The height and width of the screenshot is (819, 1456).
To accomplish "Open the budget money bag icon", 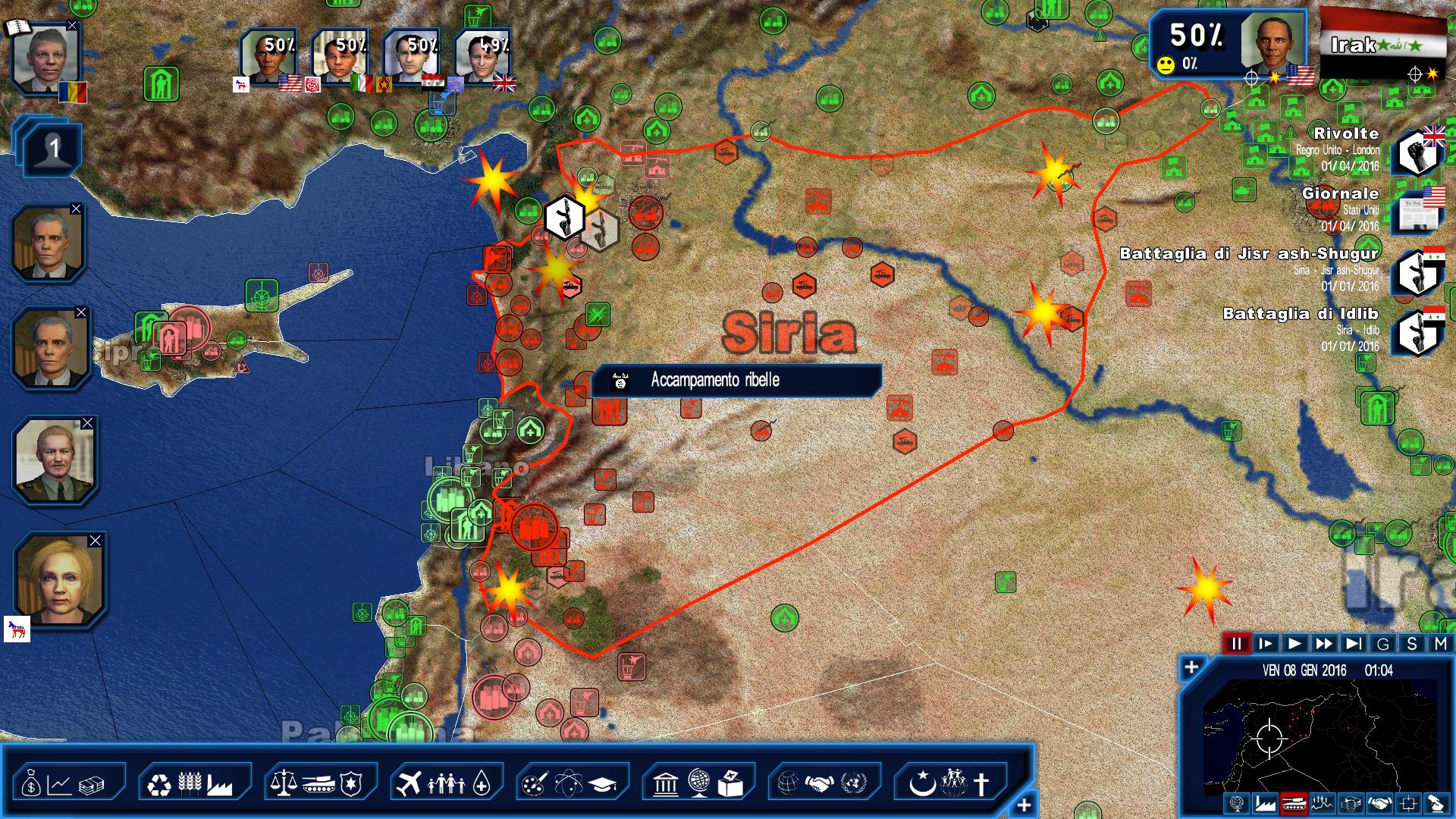I will 31,785.
